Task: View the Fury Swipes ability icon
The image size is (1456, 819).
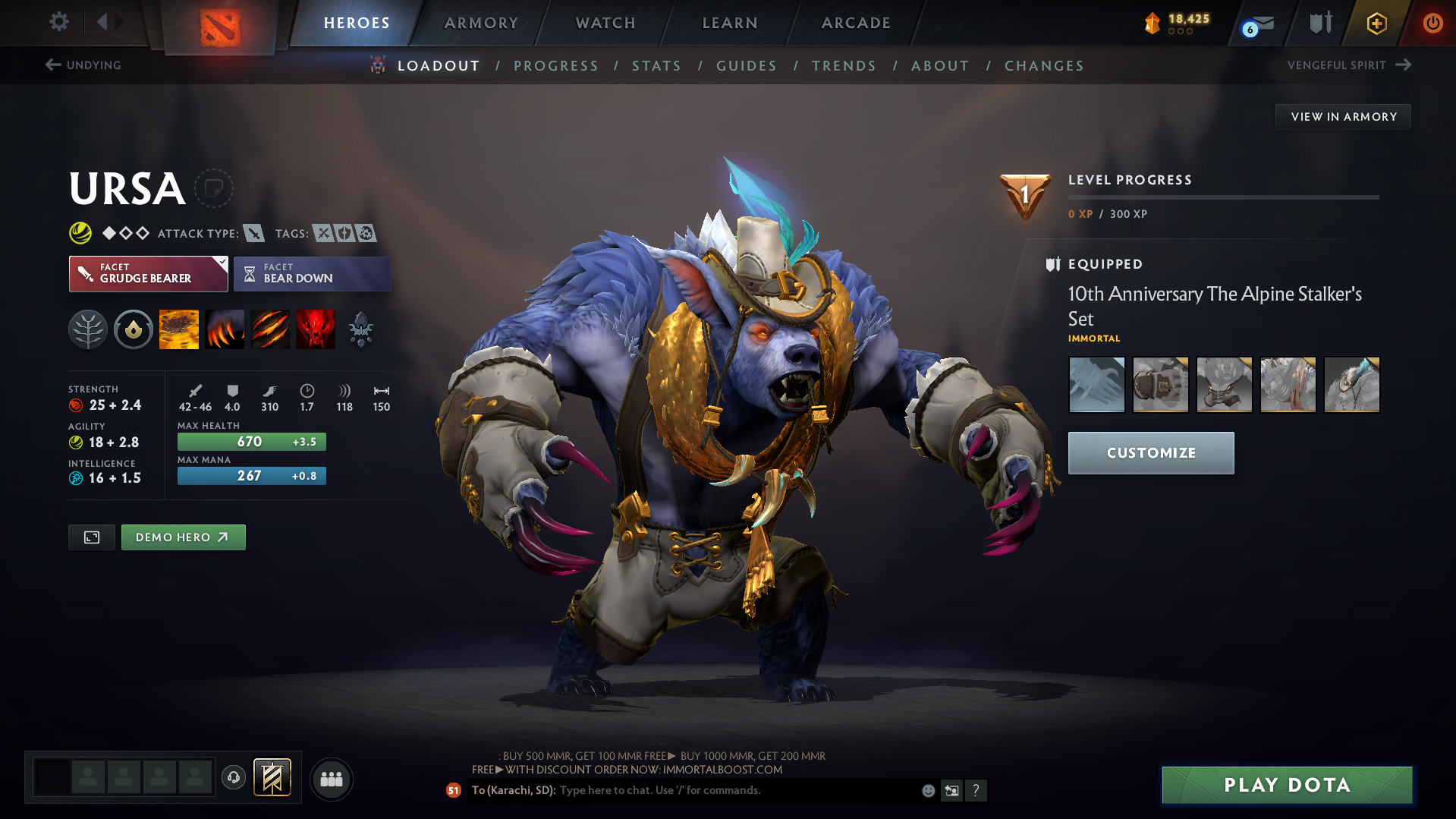Action: [269, 329]
